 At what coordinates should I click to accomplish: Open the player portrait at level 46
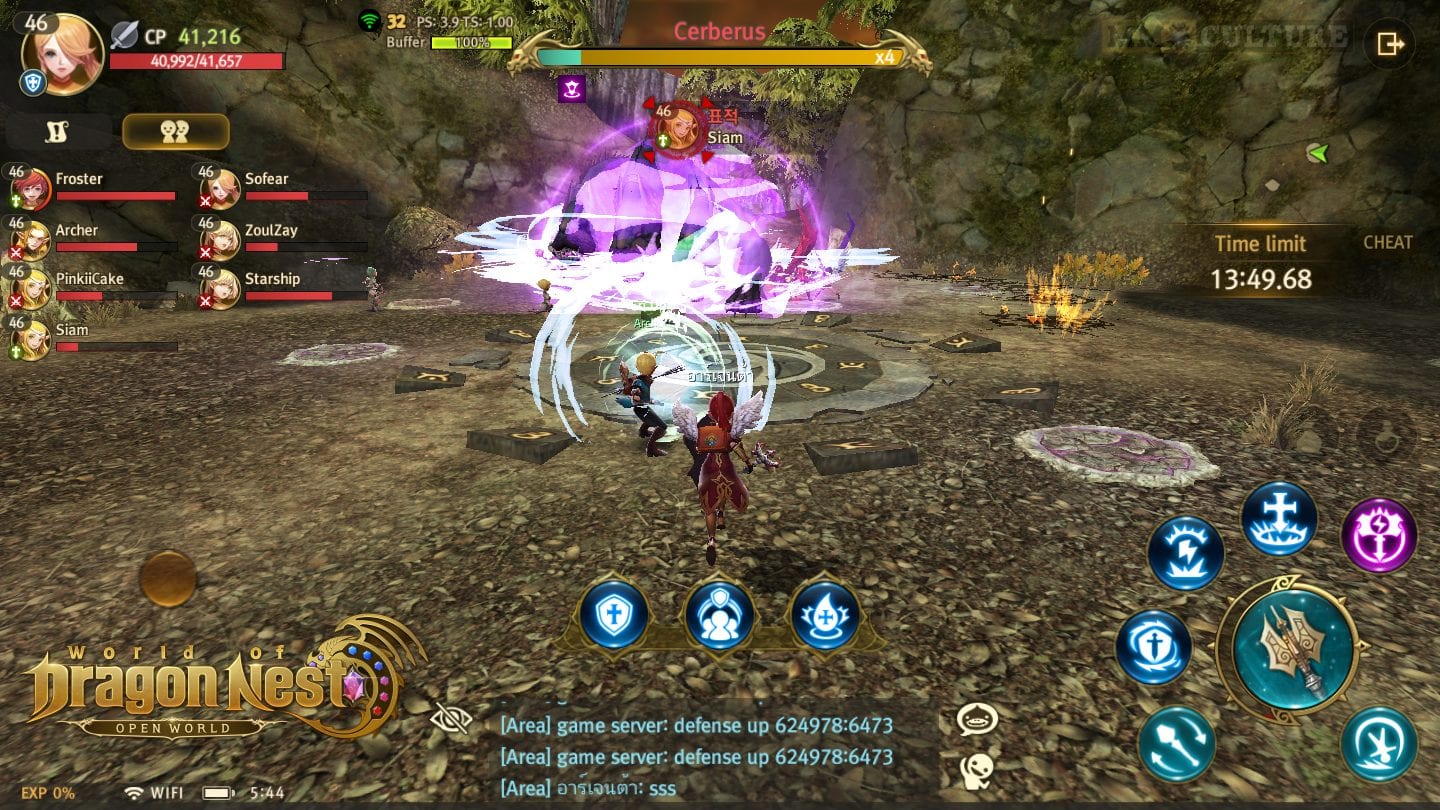(x=62, y=54)
